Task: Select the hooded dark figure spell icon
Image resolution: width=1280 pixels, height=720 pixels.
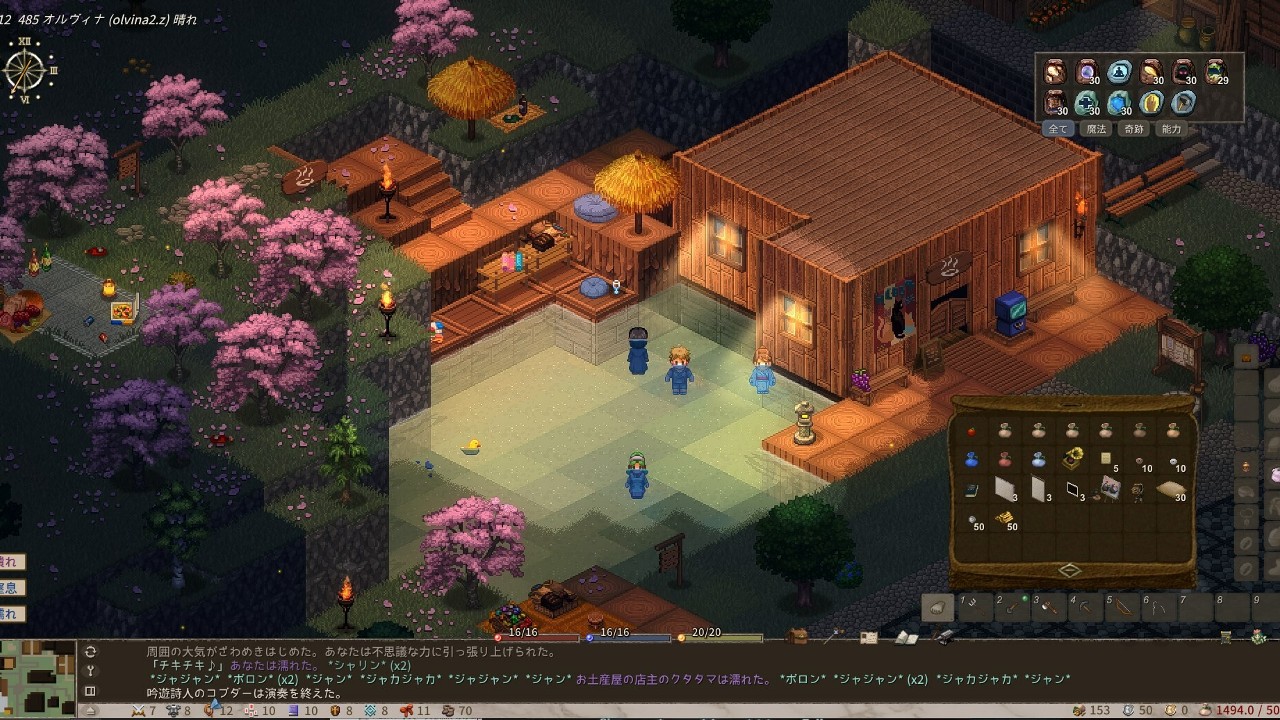Action: 1182,72
